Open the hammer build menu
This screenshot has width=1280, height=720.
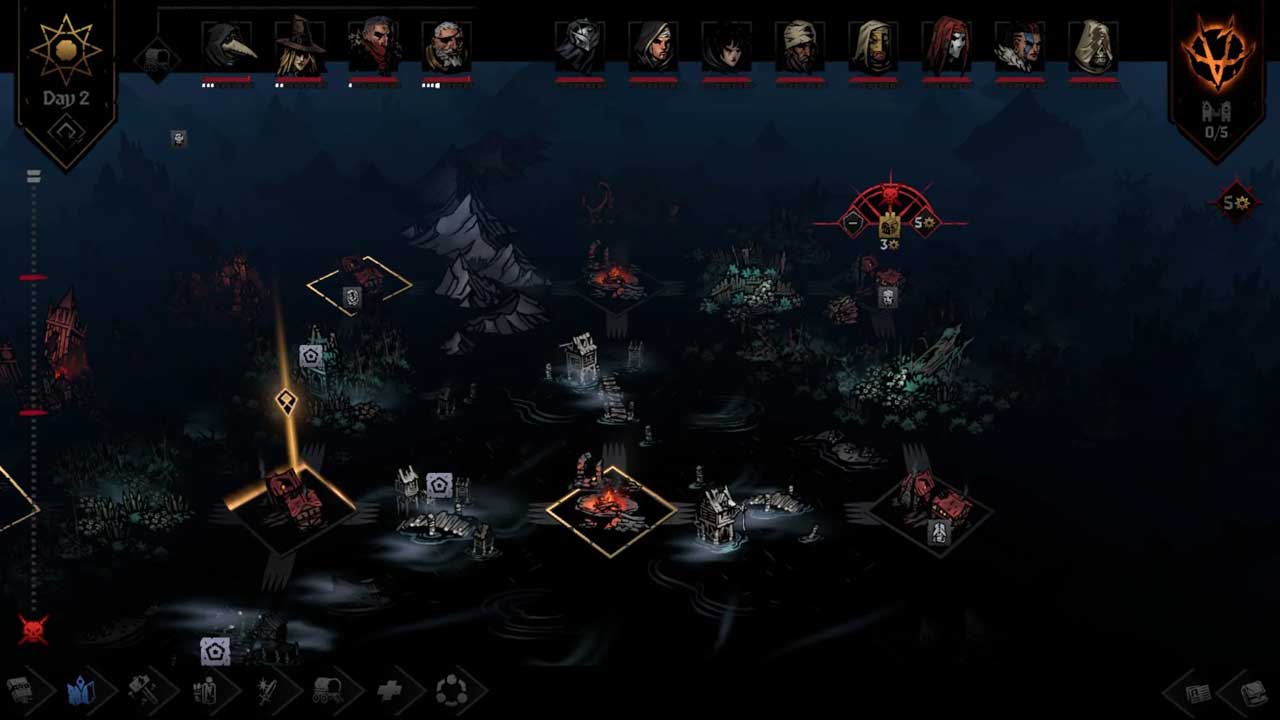point(141,690)
